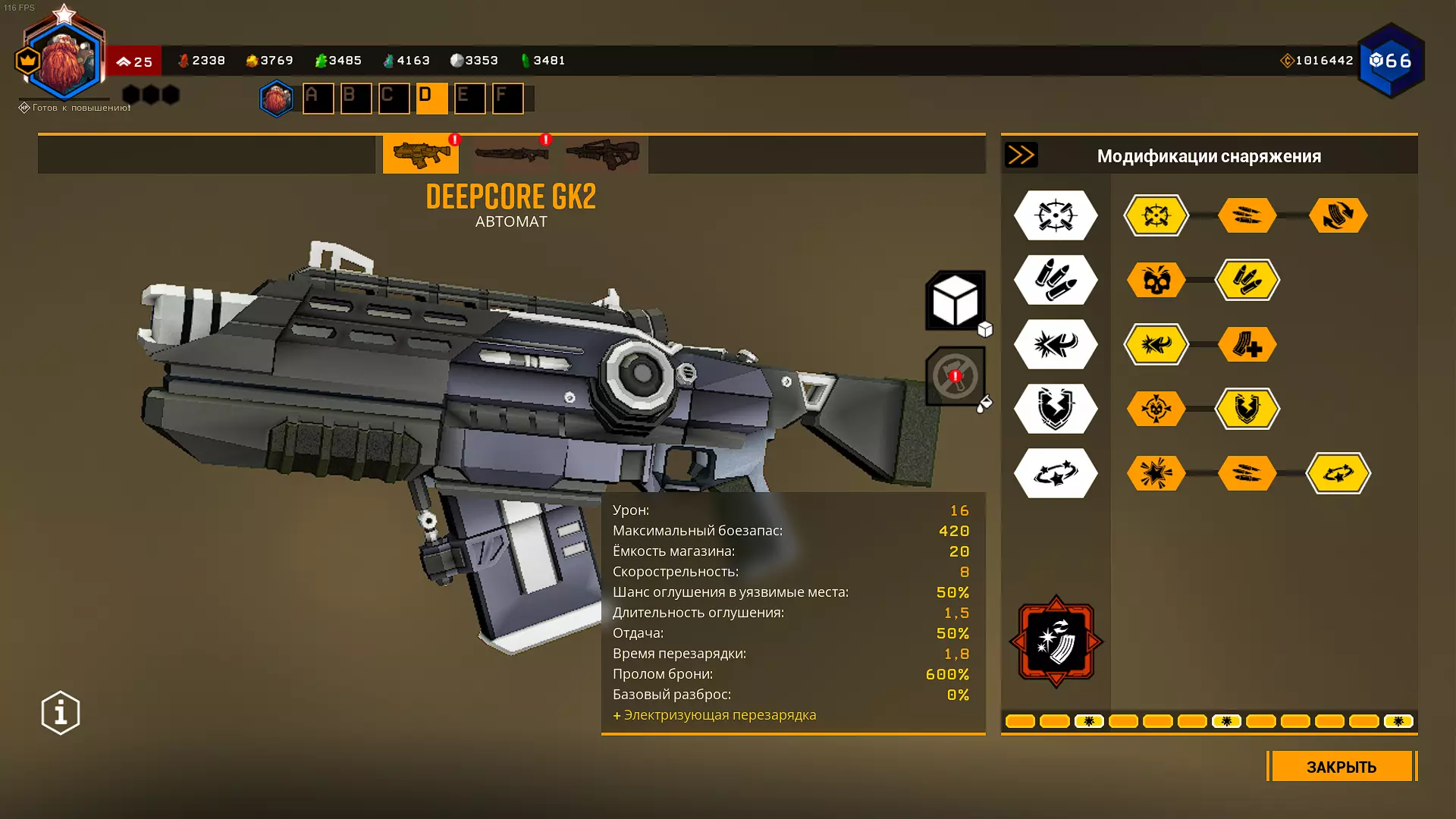The height and width of the screenshot is (819, 1456).
Task: Click the dwarf character portrait badge
Action: coord(64,62)
